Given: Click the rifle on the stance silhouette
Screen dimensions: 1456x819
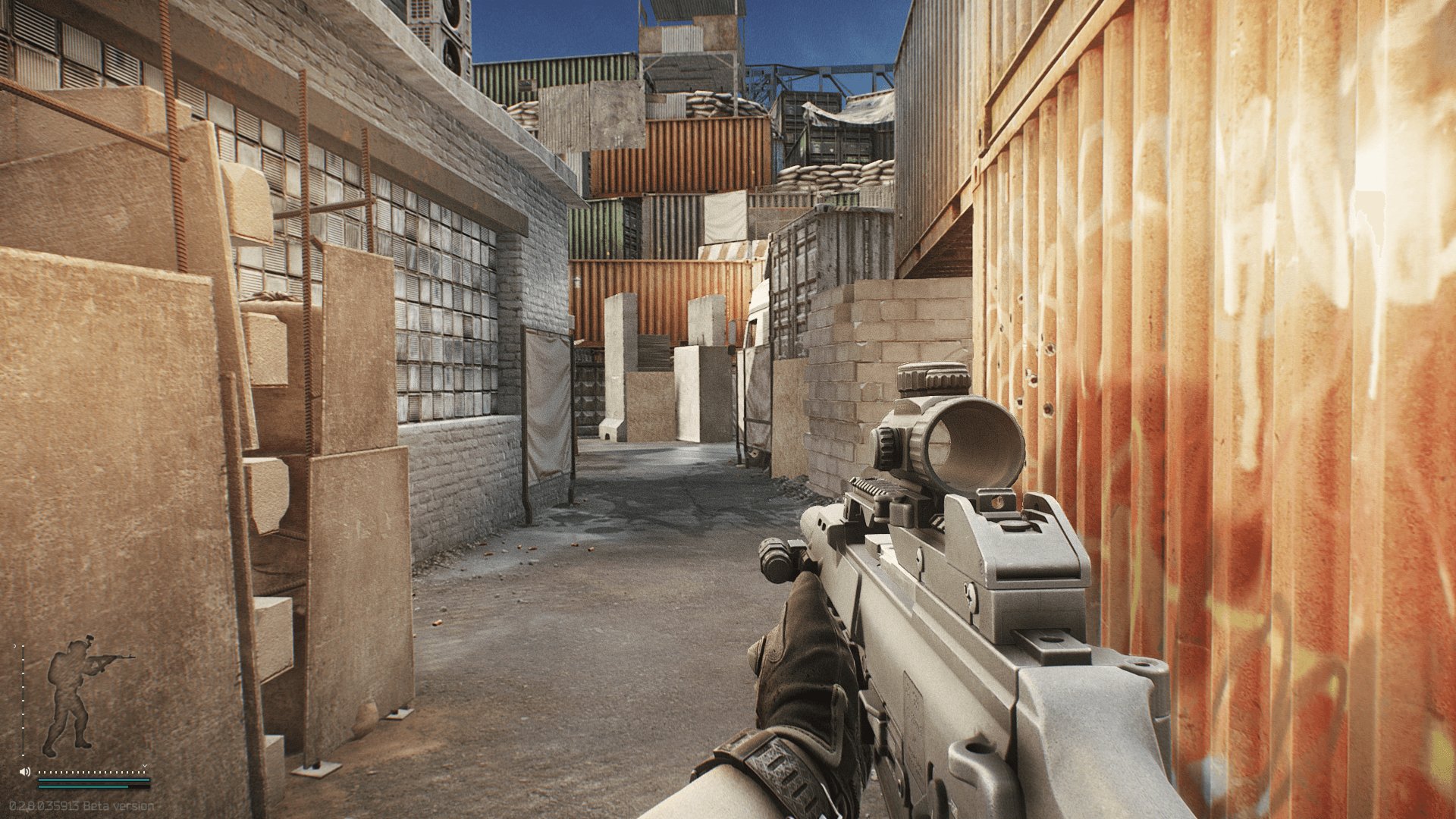Looking at the screenshot, I should [x=109, y=658].
